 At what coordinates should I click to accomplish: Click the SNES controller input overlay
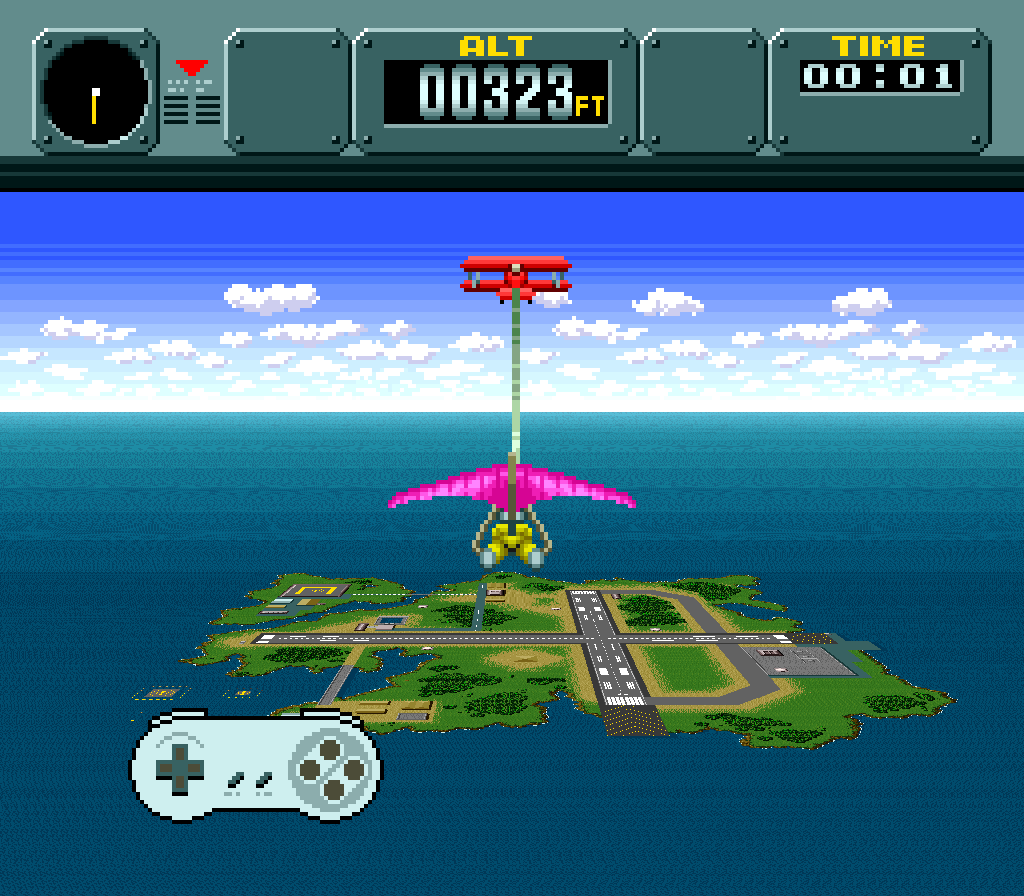pyautogui.click(x=256, y=766)
